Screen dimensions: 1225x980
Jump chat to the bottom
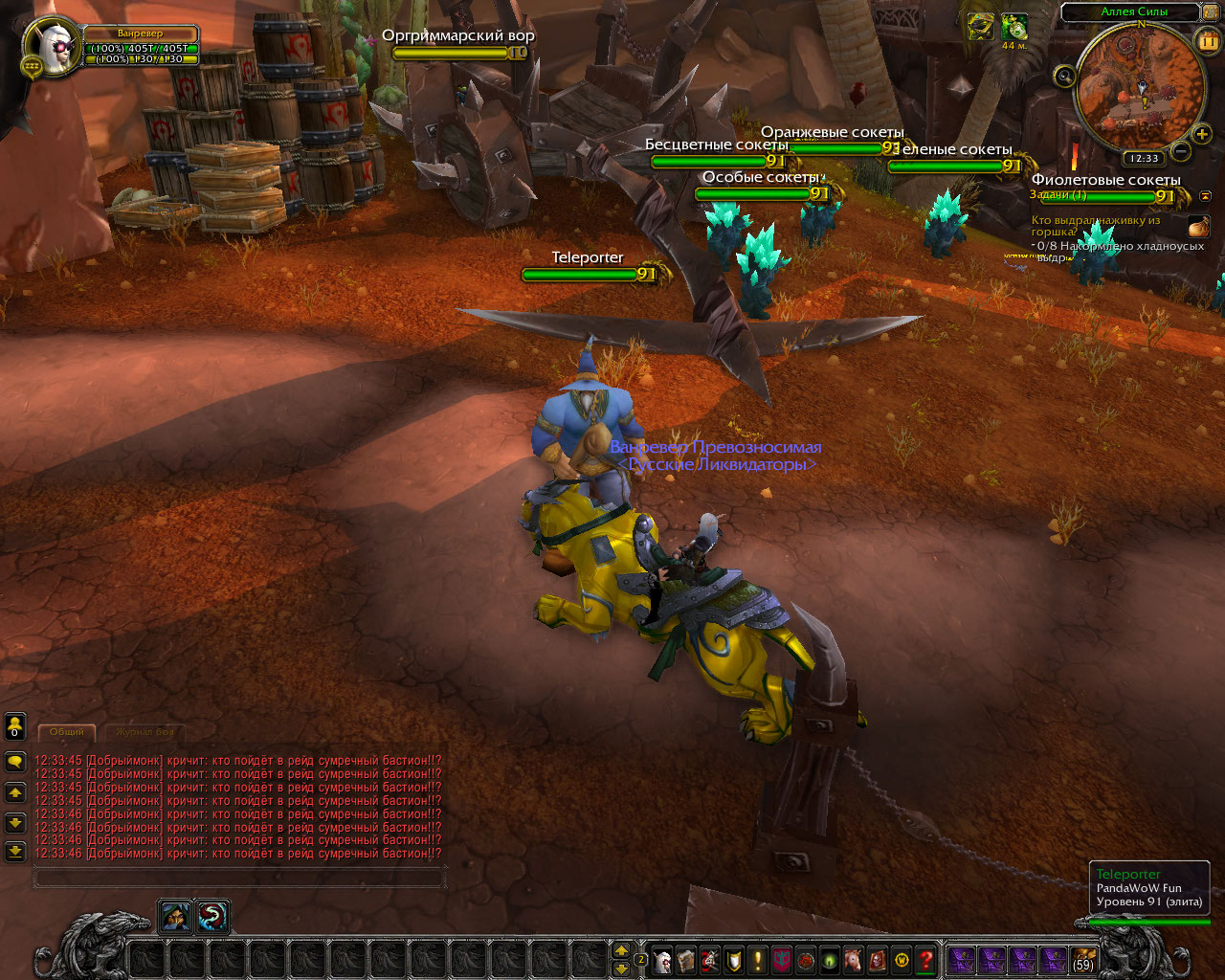coord(15,851)
